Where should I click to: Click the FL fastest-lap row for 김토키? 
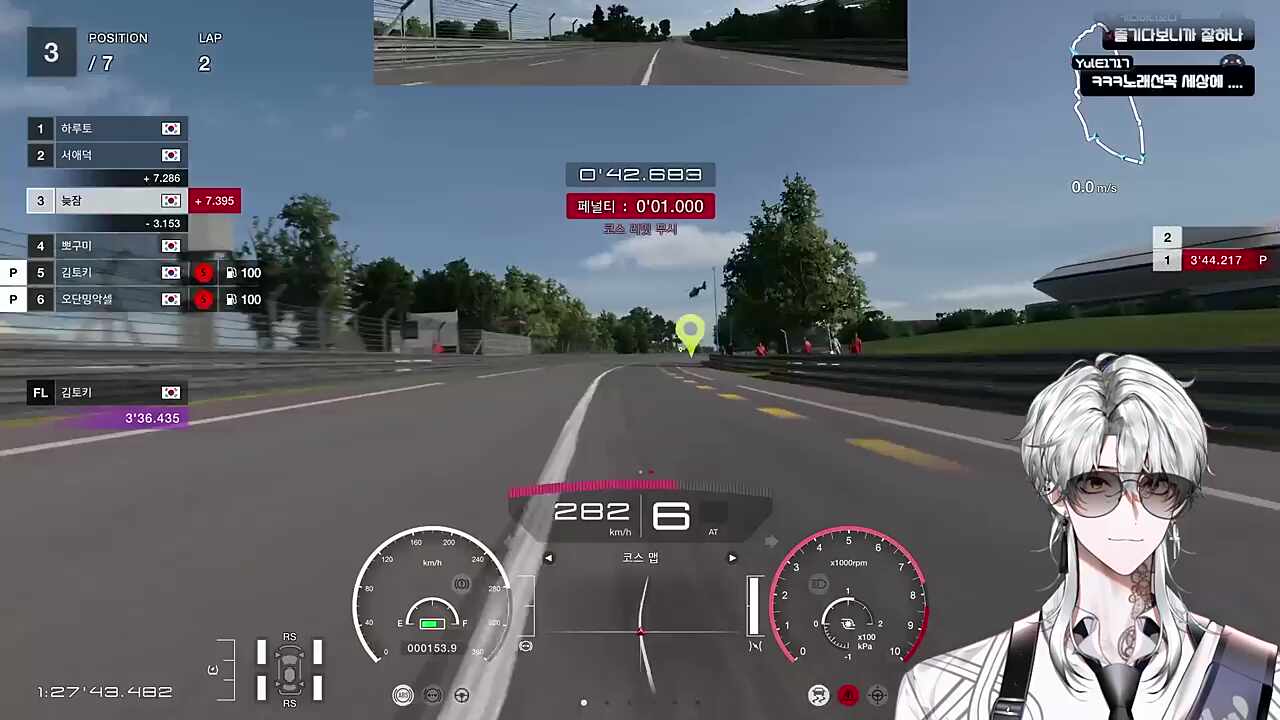tap(107, 393)
